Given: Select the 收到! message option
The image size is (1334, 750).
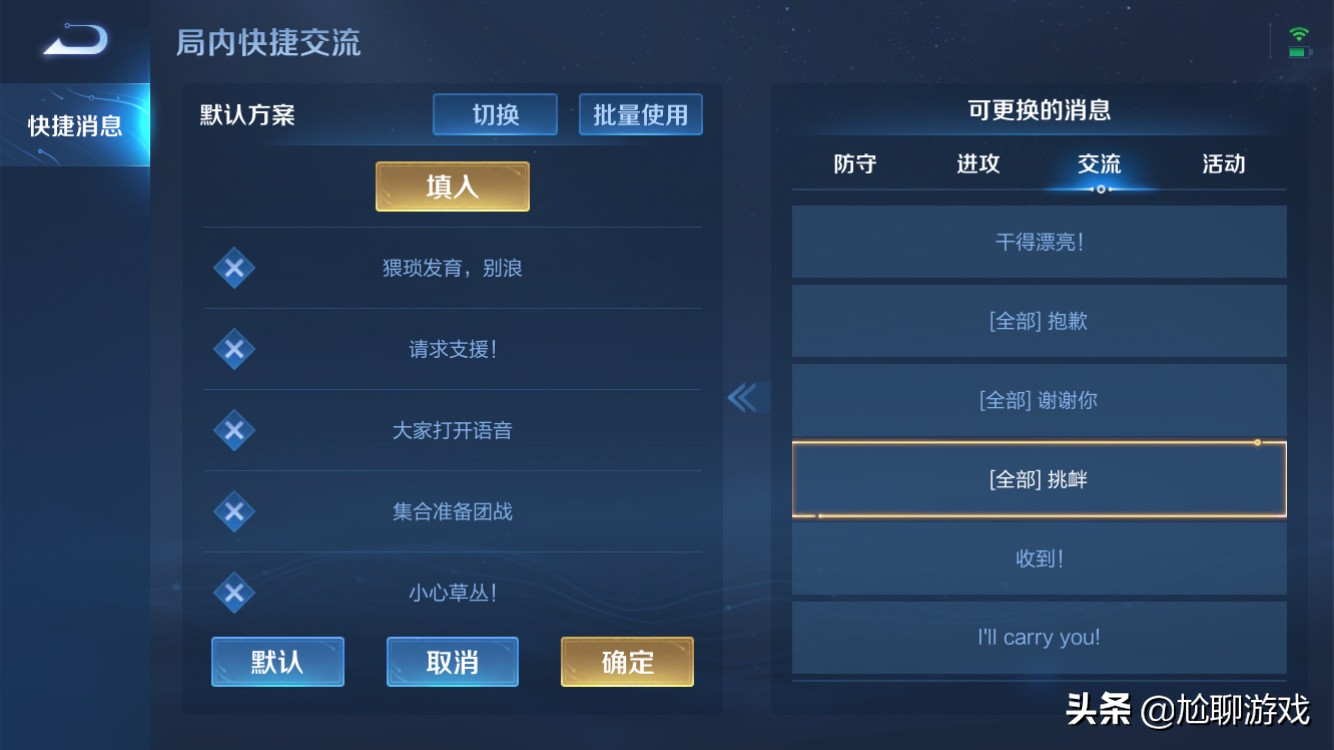Looking at the screenshot, I should pos(1039,558).
